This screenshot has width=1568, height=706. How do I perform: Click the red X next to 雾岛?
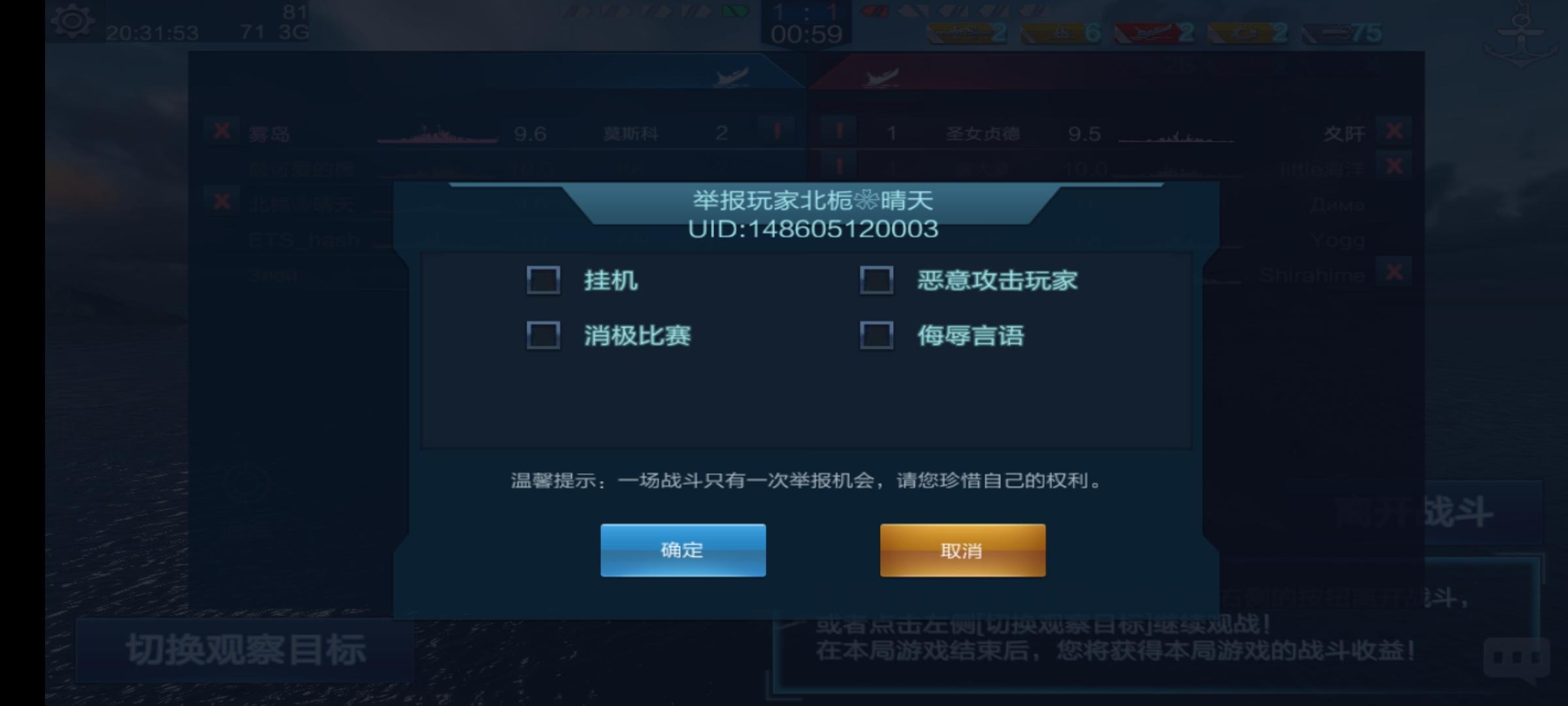click(x=222, y=133)
